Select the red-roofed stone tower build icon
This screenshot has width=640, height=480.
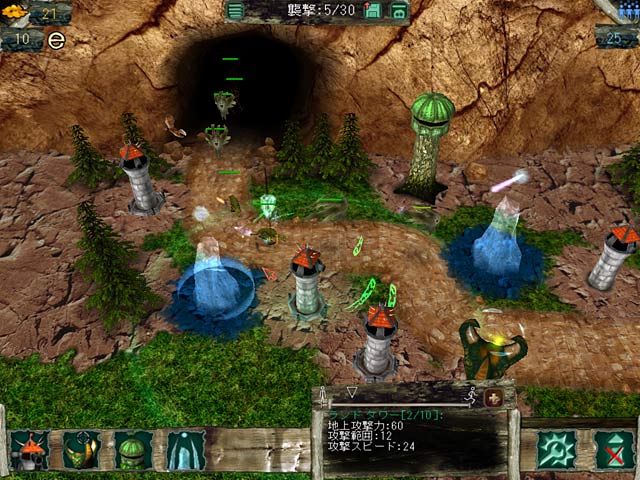[30, 450]
